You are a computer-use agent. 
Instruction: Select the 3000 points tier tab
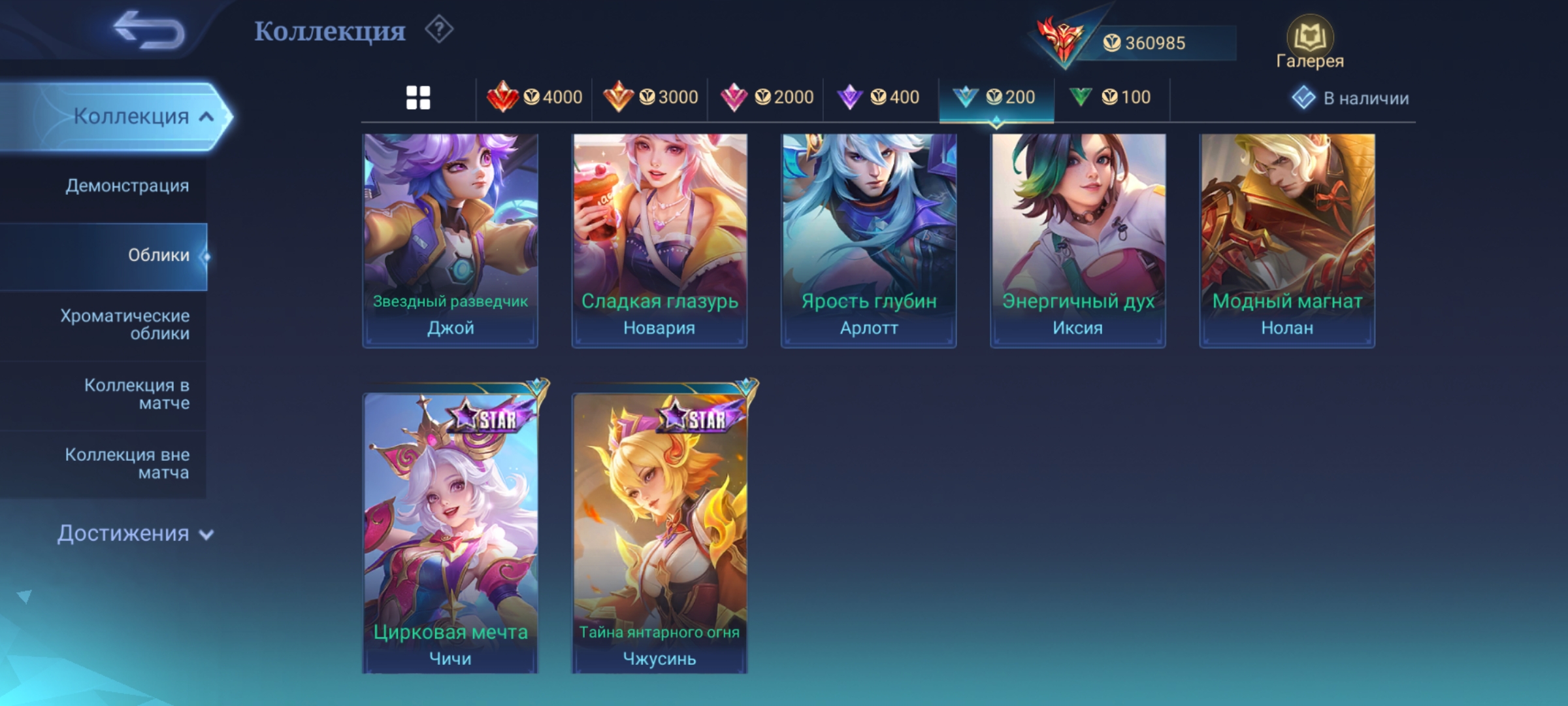(x=650, y=98)
